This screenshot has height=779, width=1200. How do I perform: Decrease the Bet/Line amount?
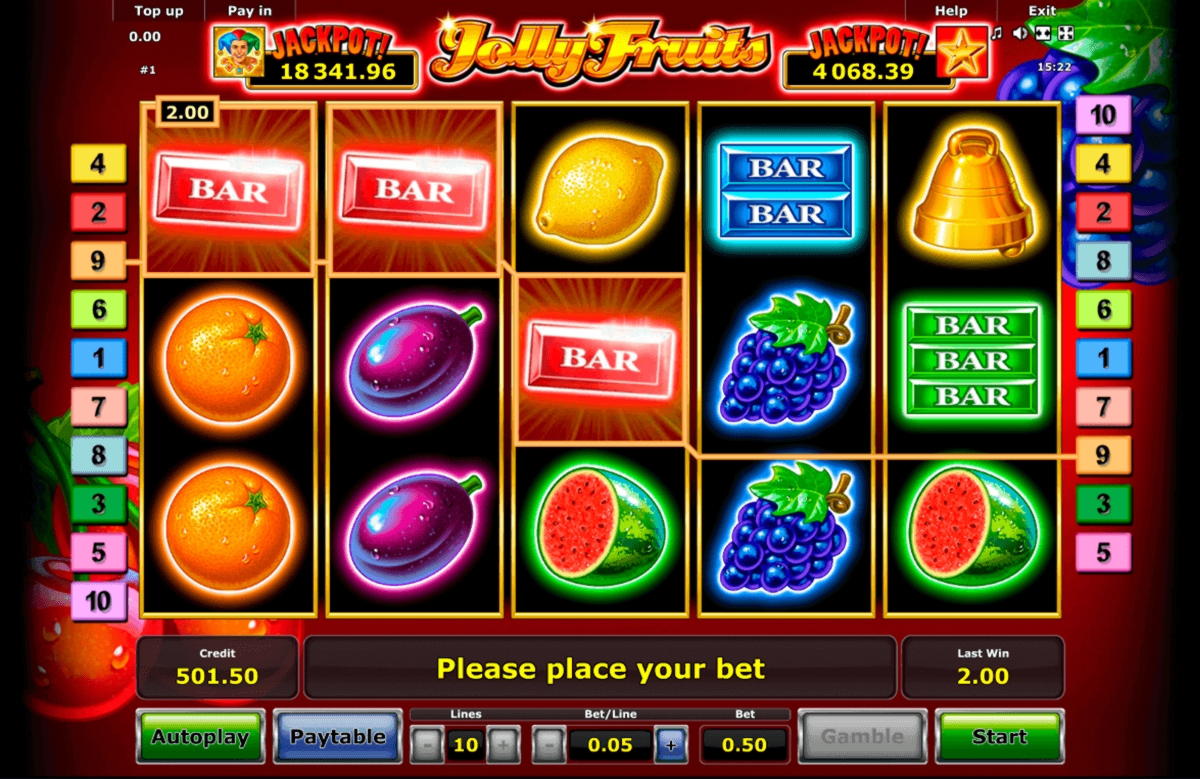547,744
